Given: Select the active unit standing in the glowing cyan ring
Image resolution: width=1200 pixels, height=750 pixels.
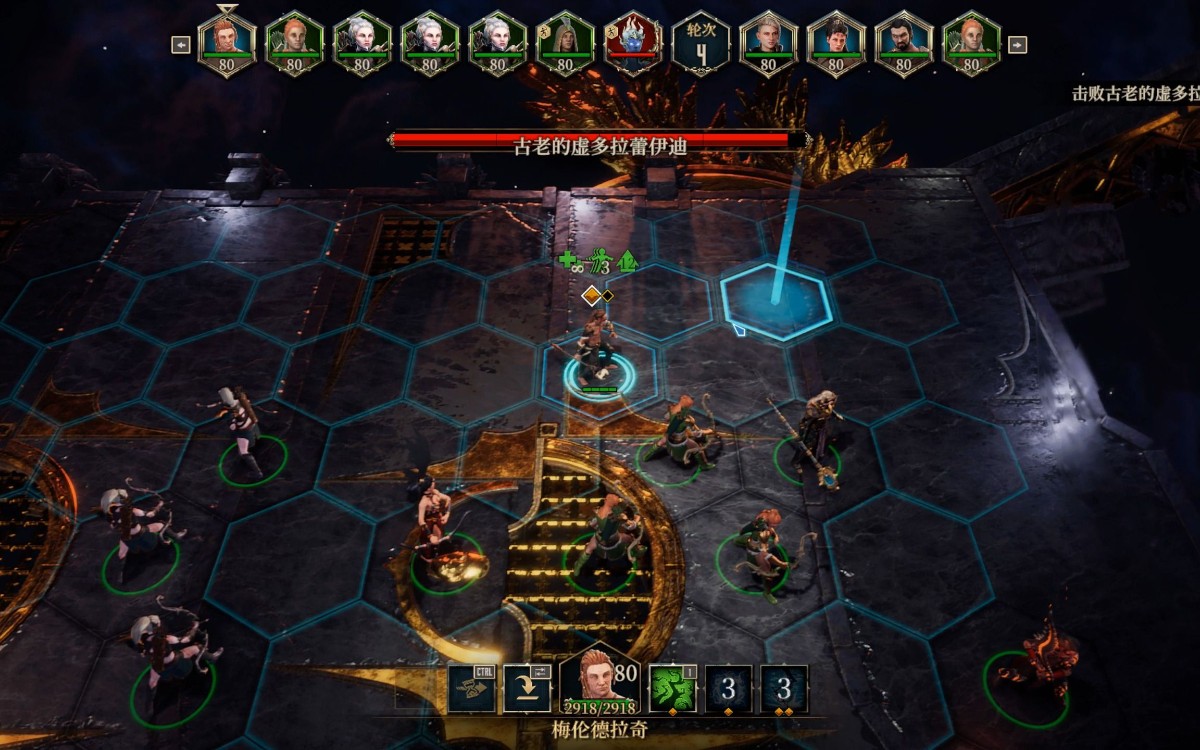Looking at the screenshot, I should [598, 360].
